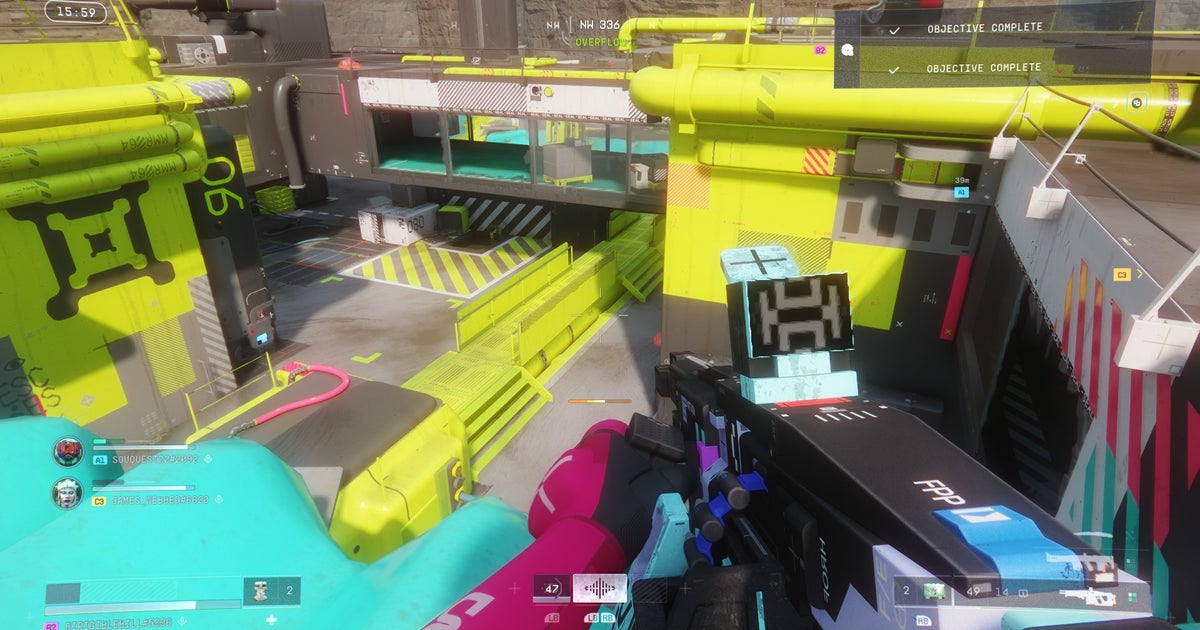1200x630 pixels.
Task: Select SOUQUEST22's squad portrait
Action: pos(68,452)
